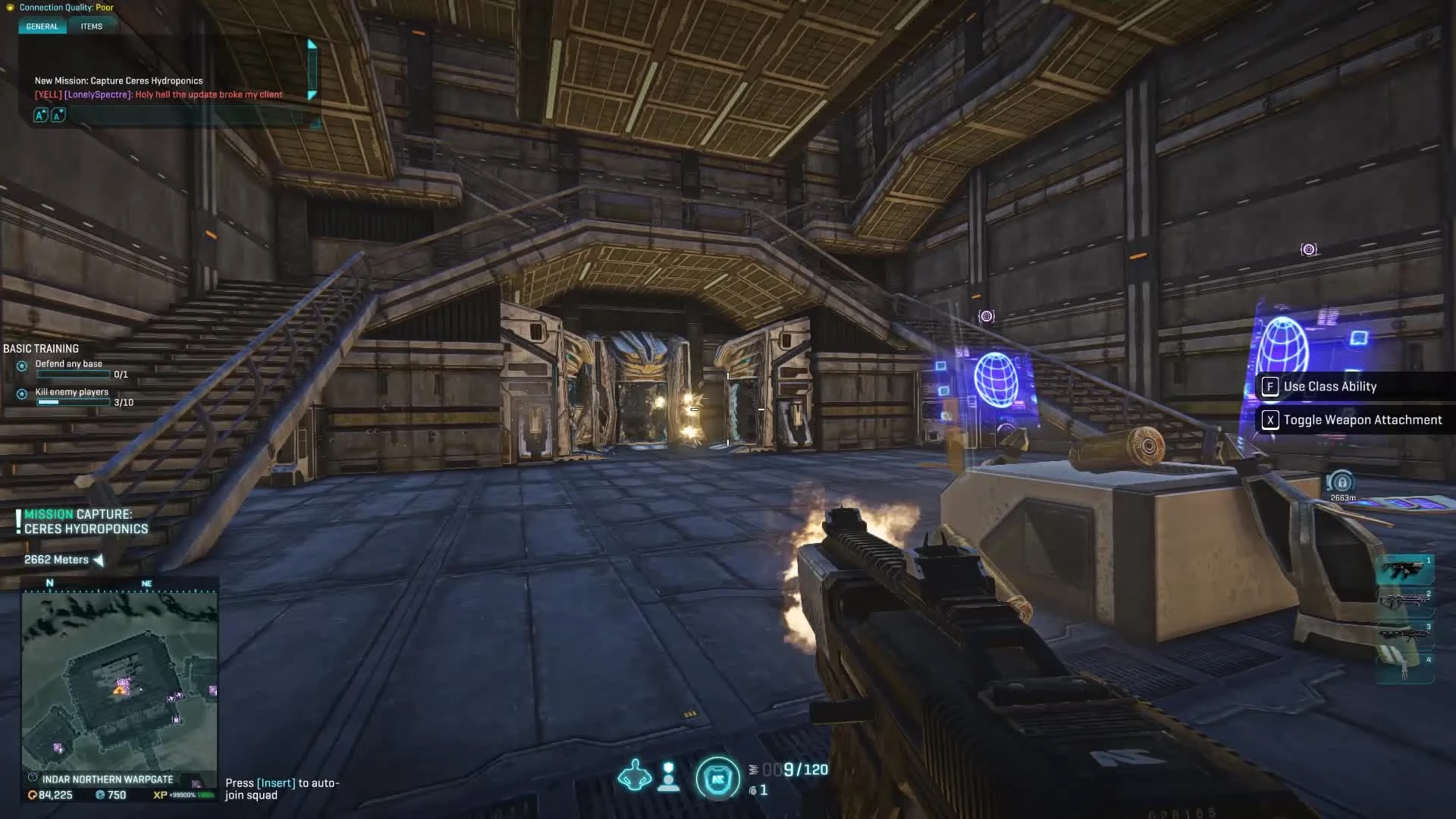Click the chat scroll-down arrow

312,96
